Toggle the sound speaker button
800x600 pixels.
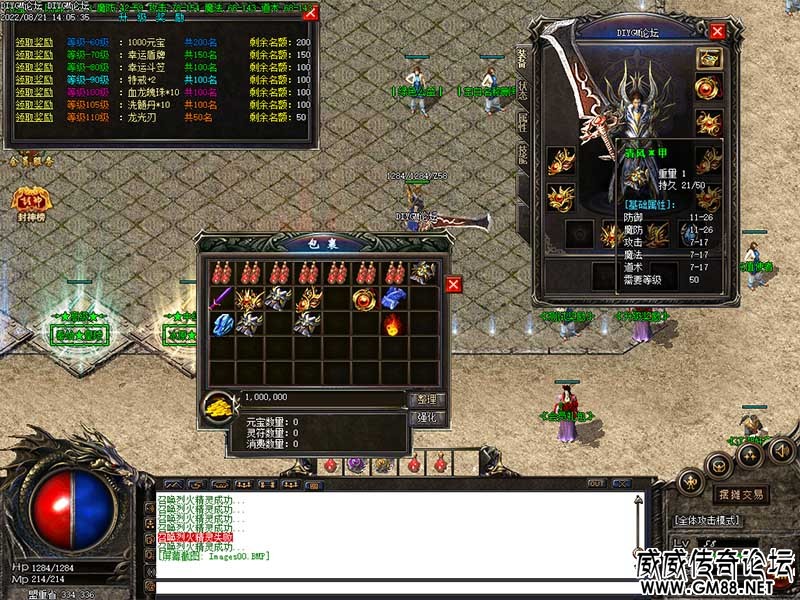click(x=782, y=451)
